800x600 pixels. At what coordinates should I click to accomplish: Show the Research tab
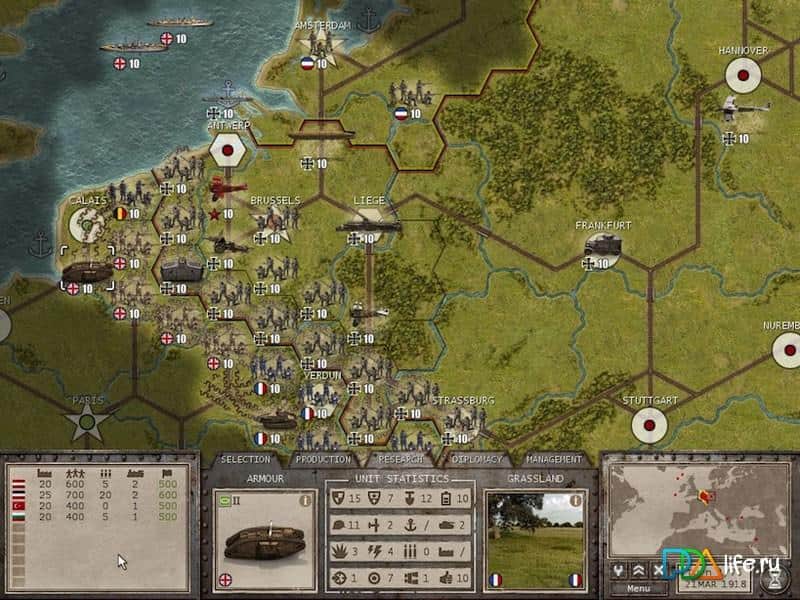(x=401, y=459)
